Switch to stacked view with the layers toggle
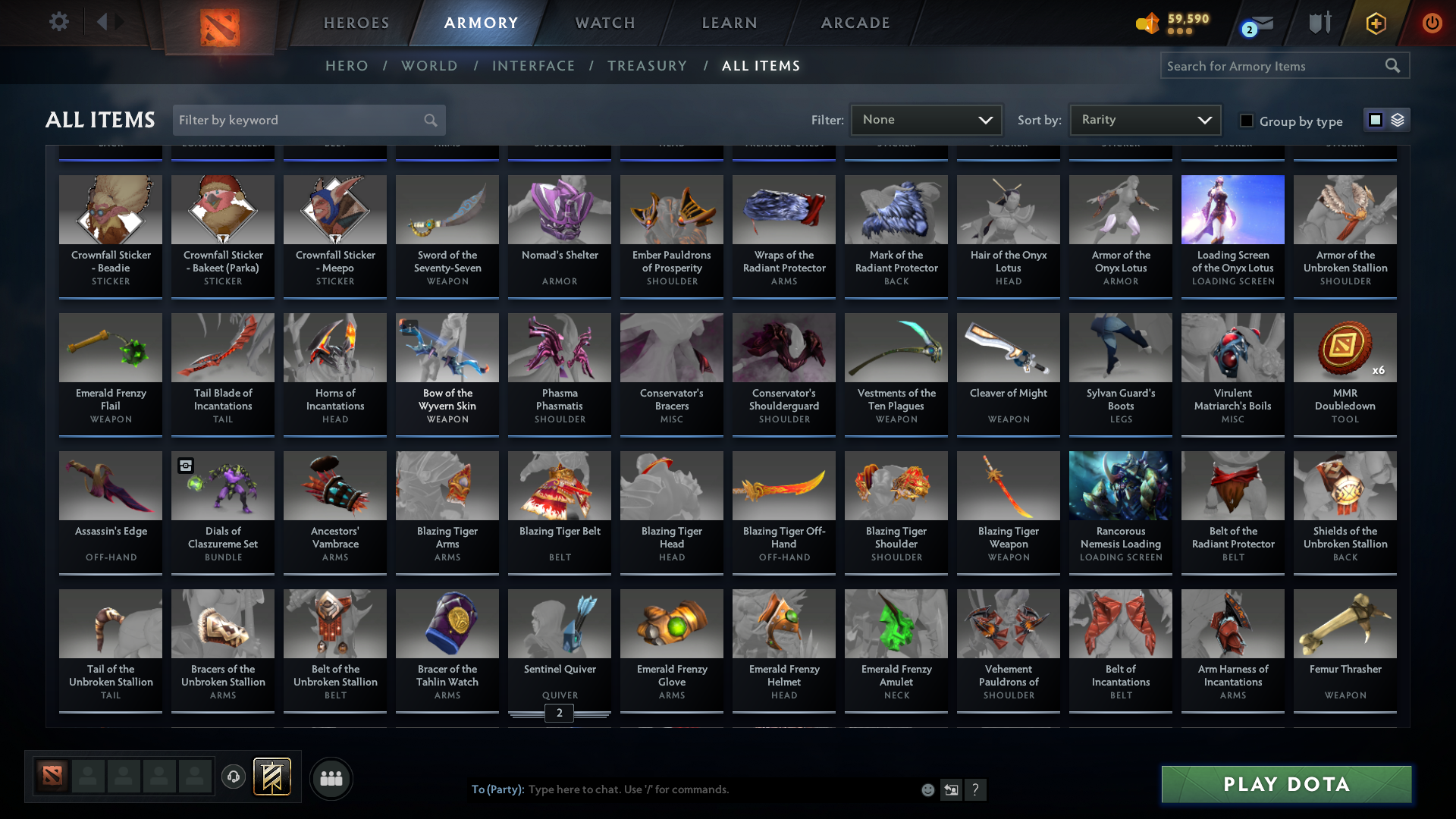This screenshot has width=1456, height=819. point(1398,120)
